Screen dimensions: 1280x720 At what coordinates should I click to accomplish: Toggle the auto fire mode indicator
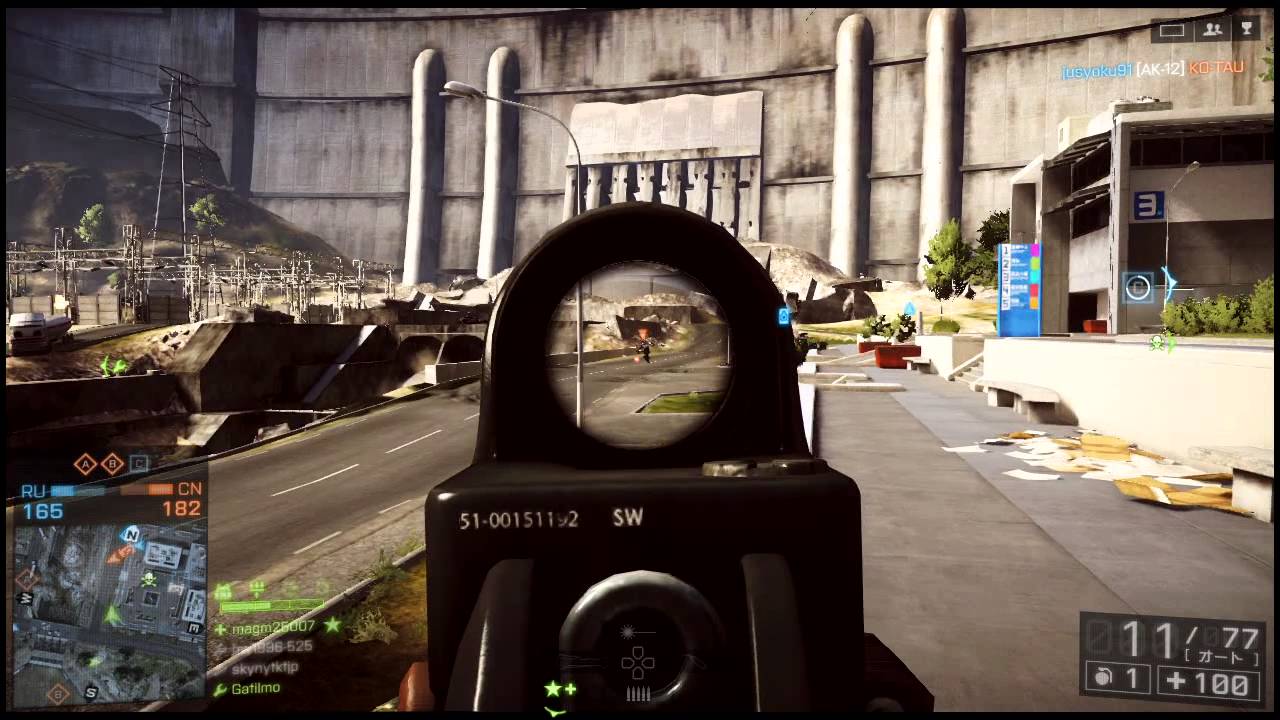pyautogui.click(x=1222, y=655)
